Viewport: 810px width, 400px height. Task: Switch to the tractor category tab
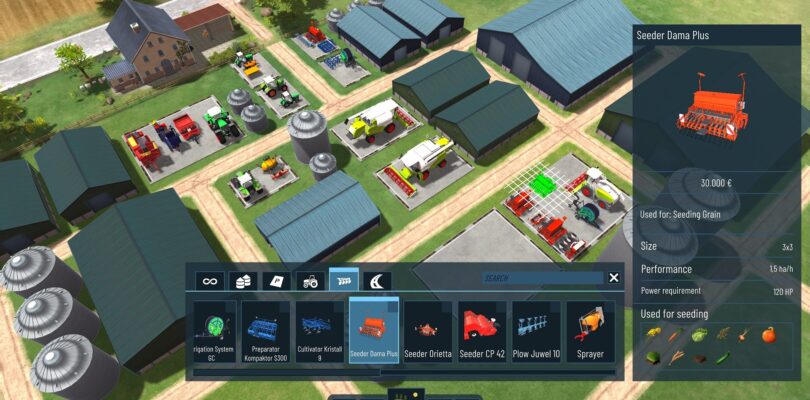(311, 280)
